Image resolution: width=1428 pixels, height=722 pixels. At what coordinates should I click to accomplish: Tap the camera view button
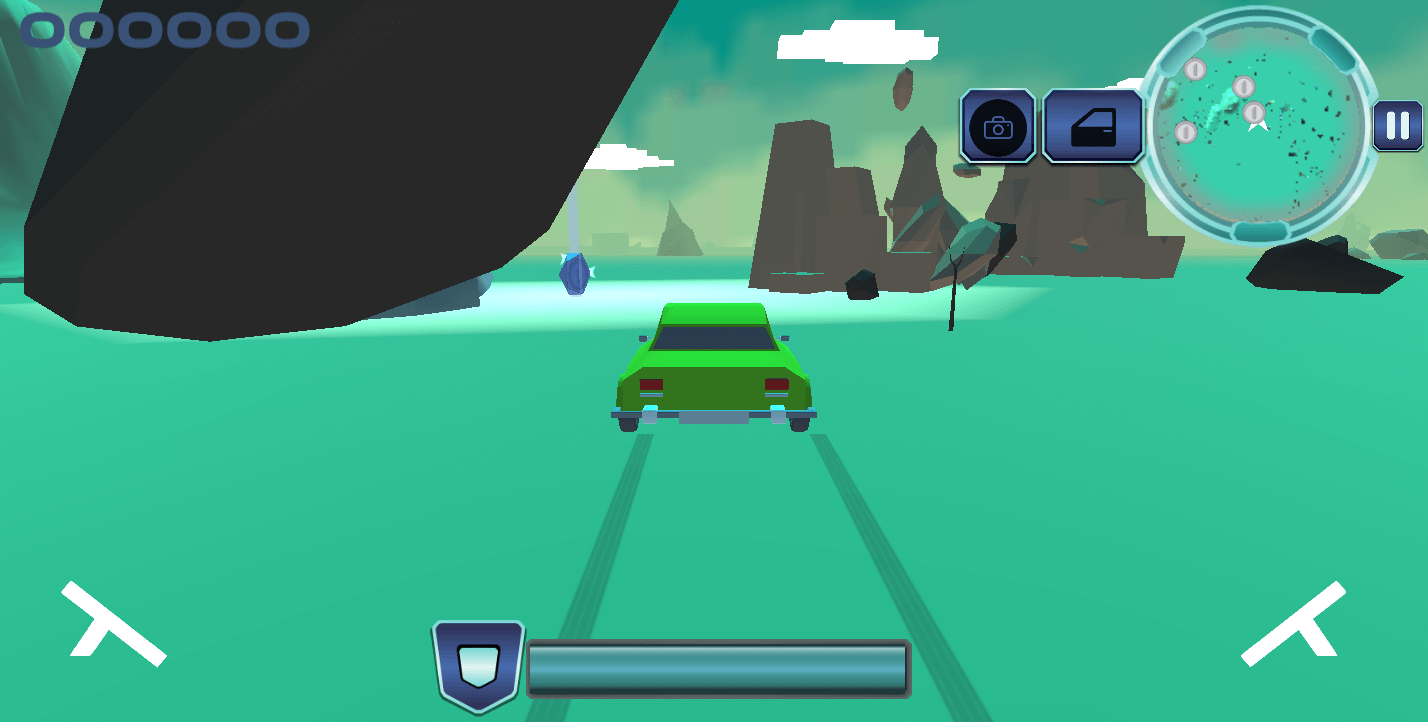998,126
